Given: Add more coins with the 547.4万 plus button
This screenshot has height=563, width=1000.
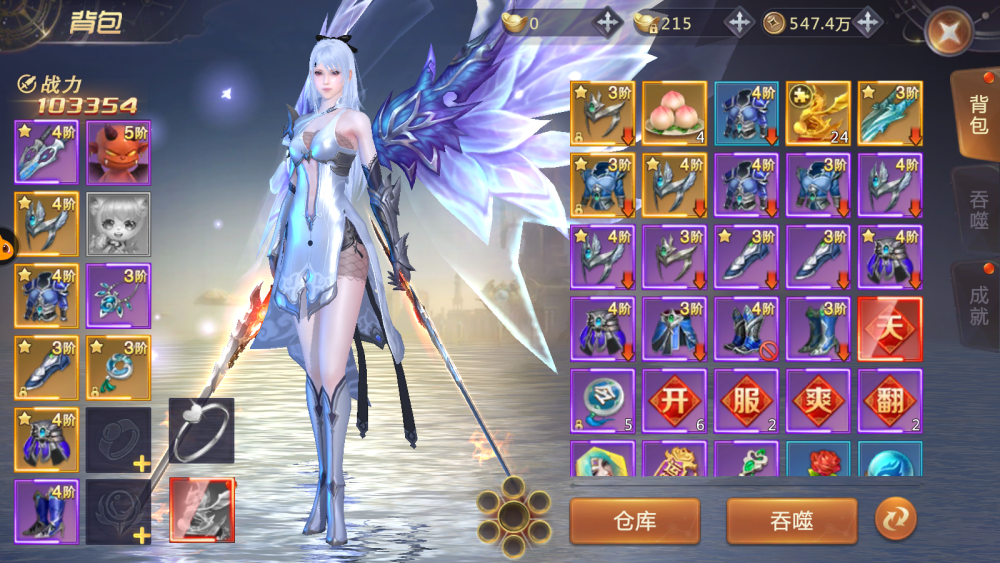Looking at the screenshot, I should [867, 23].
